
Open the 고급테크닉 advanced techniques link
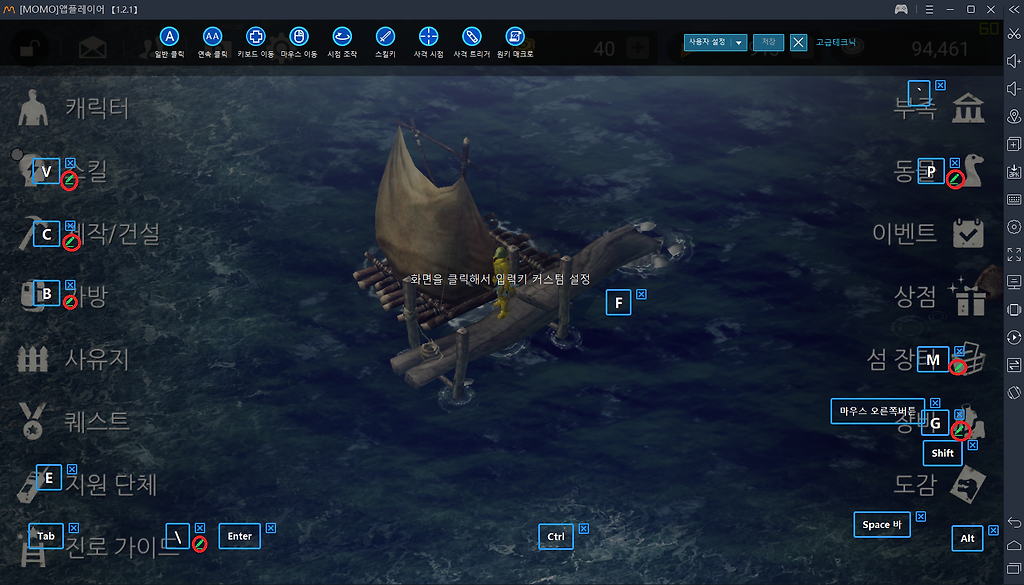(x=836, y=43)
